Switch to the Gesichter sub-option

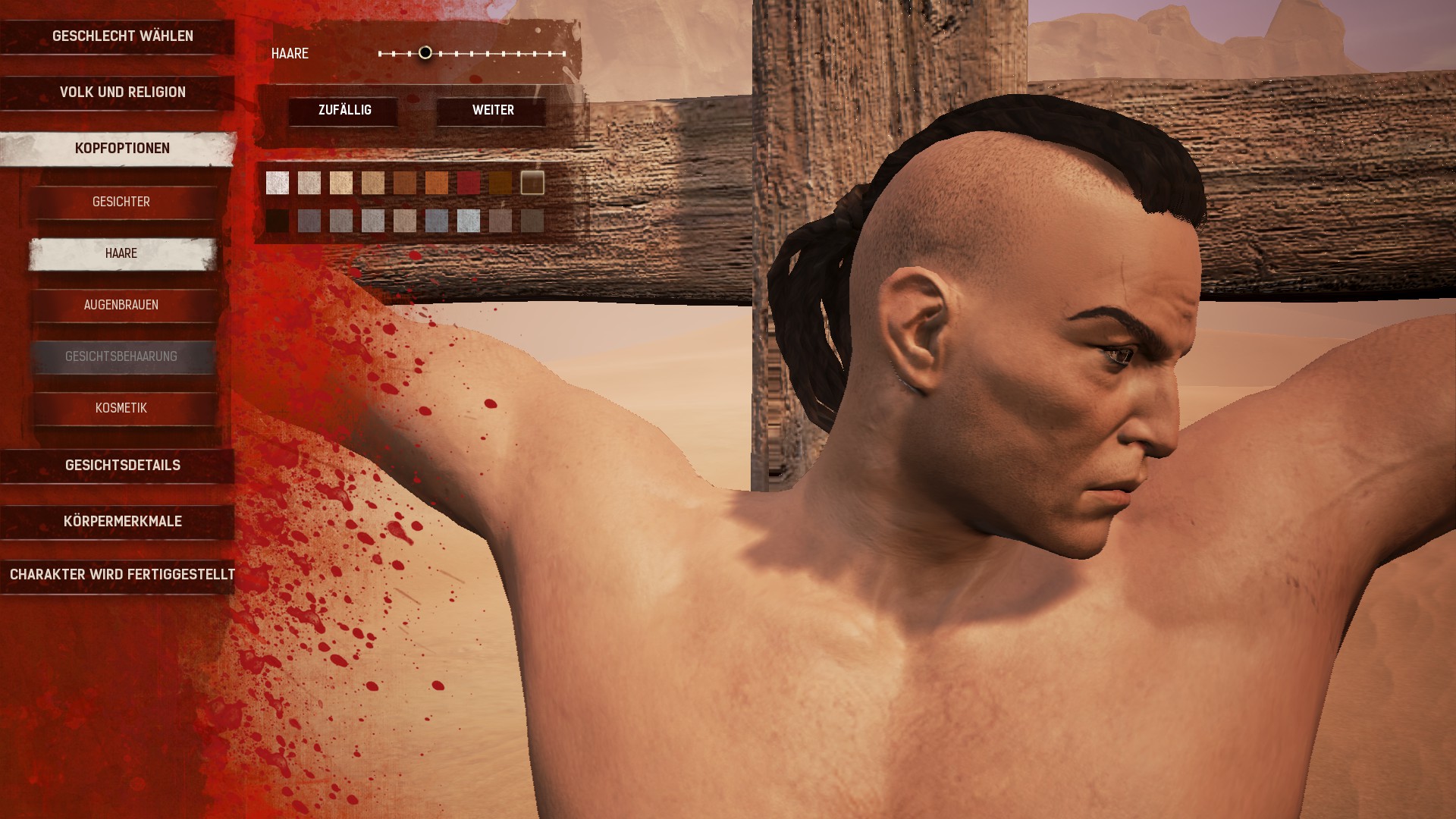click(121, 202)
